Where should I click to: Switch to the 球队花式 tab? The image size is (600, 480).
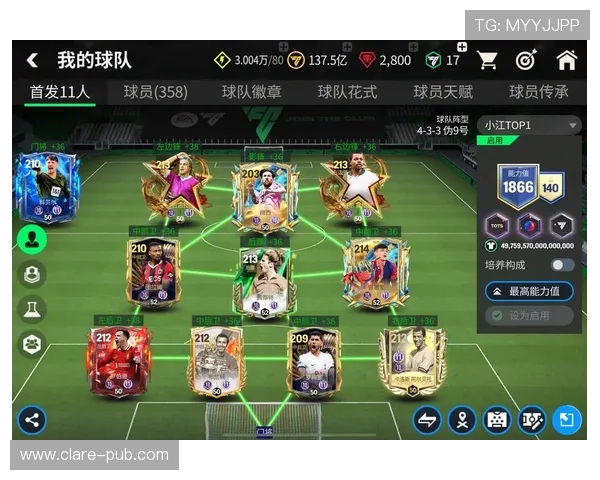click(347, 92)
